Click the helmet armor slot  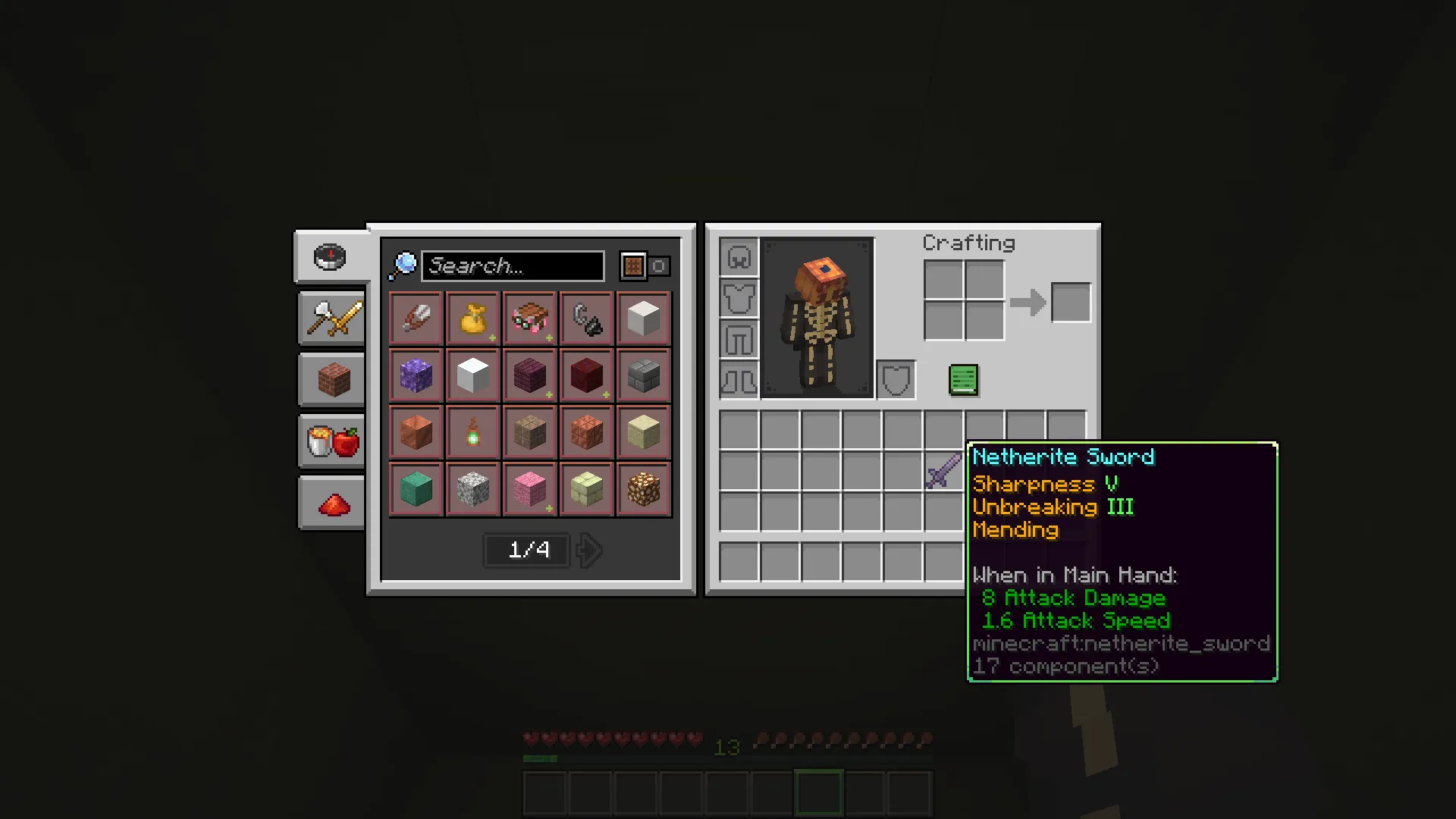(x=738, y=256)
